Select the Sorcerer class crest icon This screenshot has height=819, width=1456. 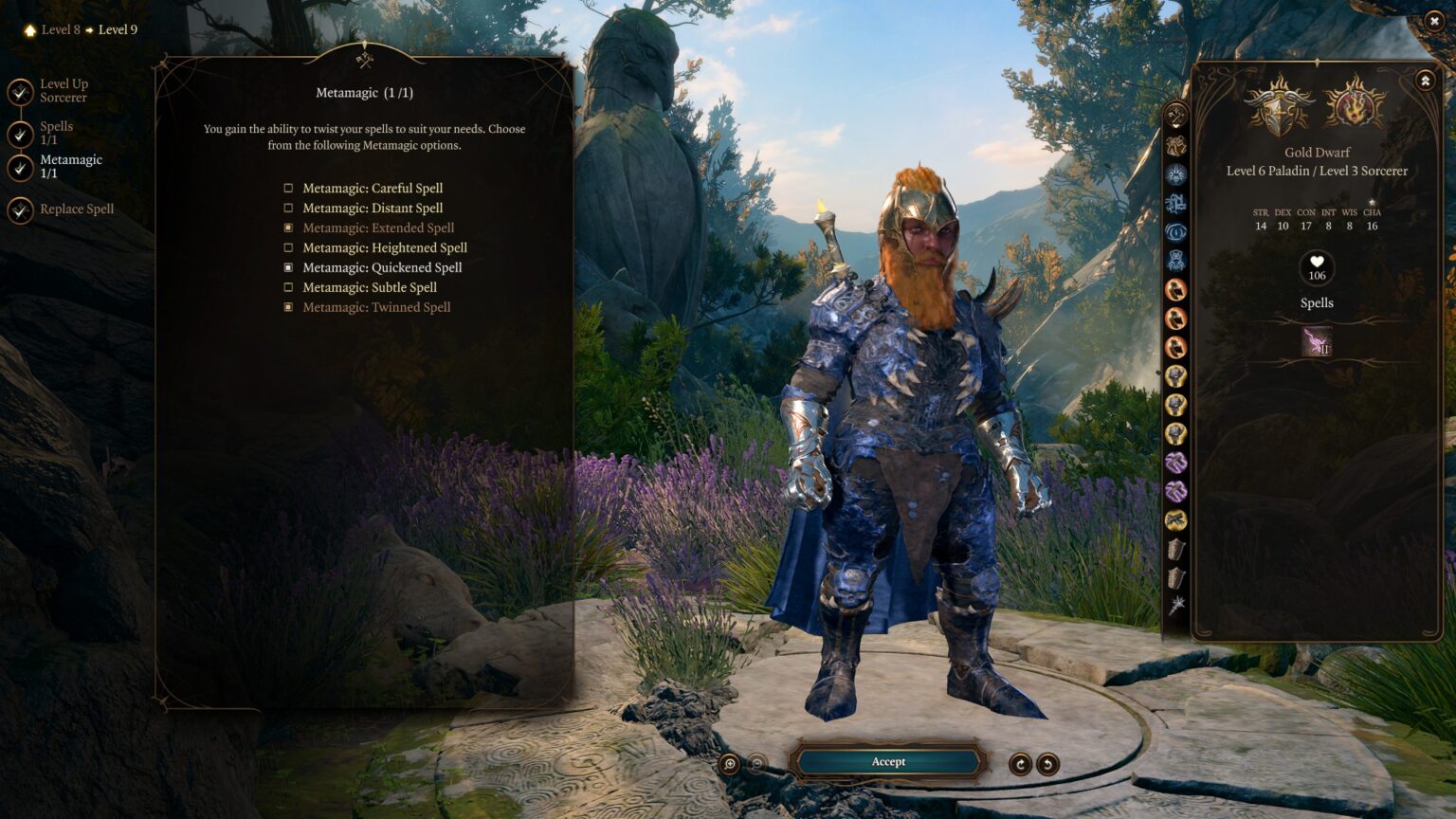point(1353,107)
